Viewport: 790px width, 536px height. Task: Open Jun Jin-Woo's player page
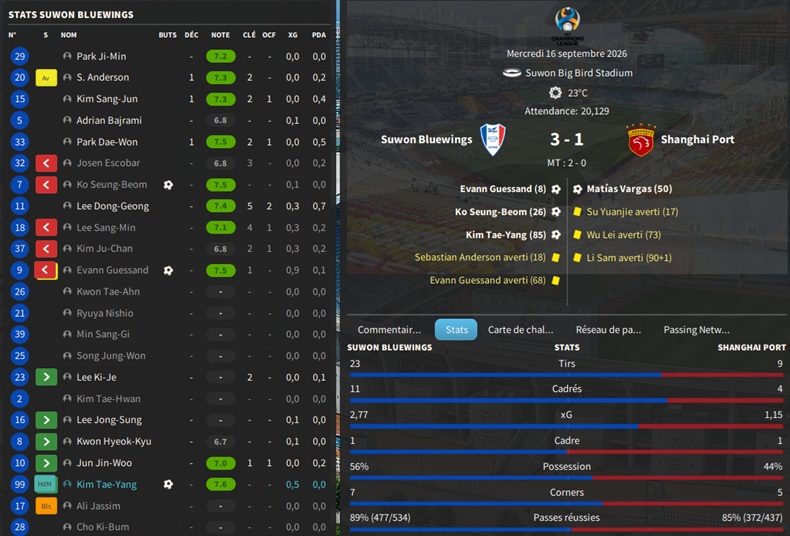pos(104,463)
